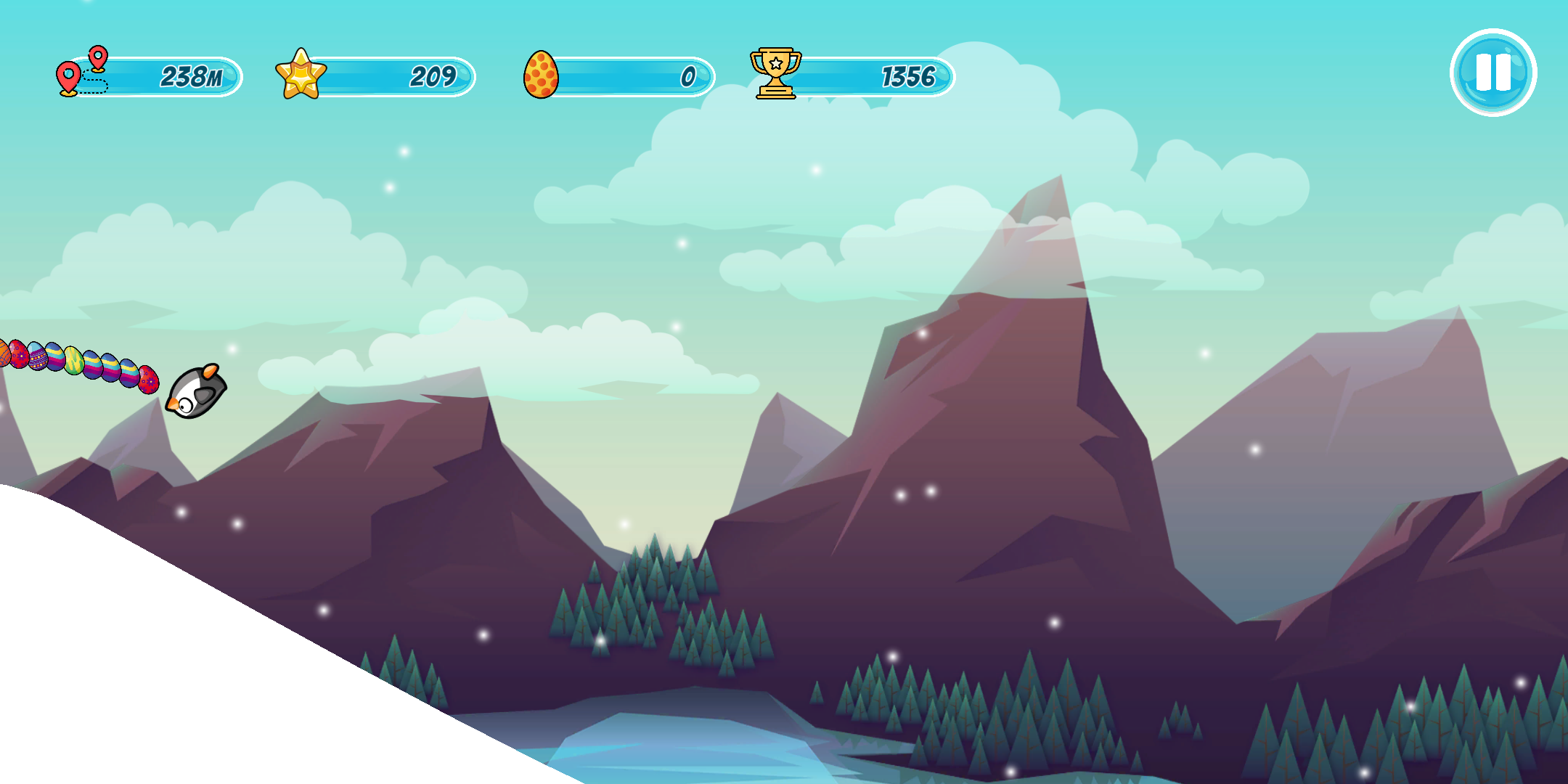
Task: Click the trophy score icon
Action: click(x=775, y=73)
